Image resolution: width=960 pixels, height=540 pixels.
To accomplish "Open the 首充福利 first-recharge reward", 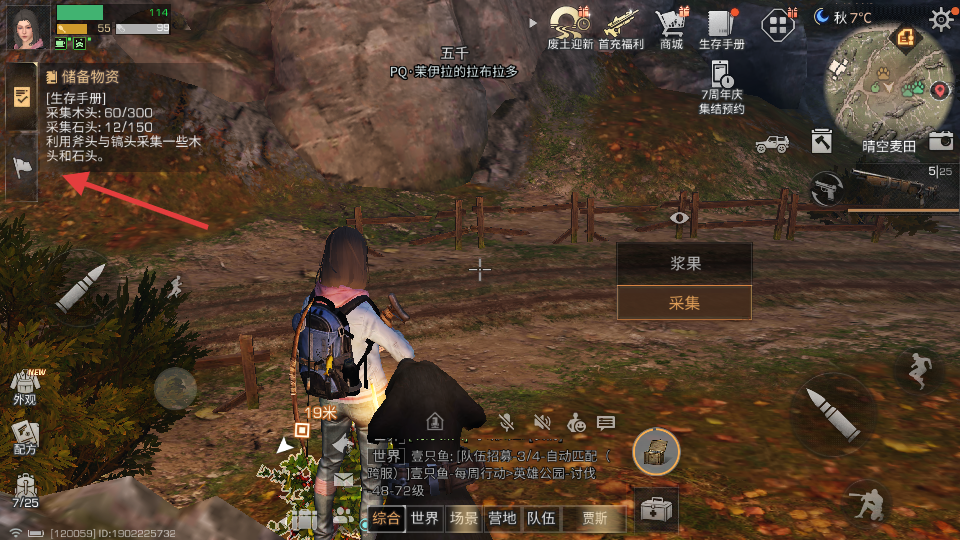I will pyautogui.click(x=622, y=26).
